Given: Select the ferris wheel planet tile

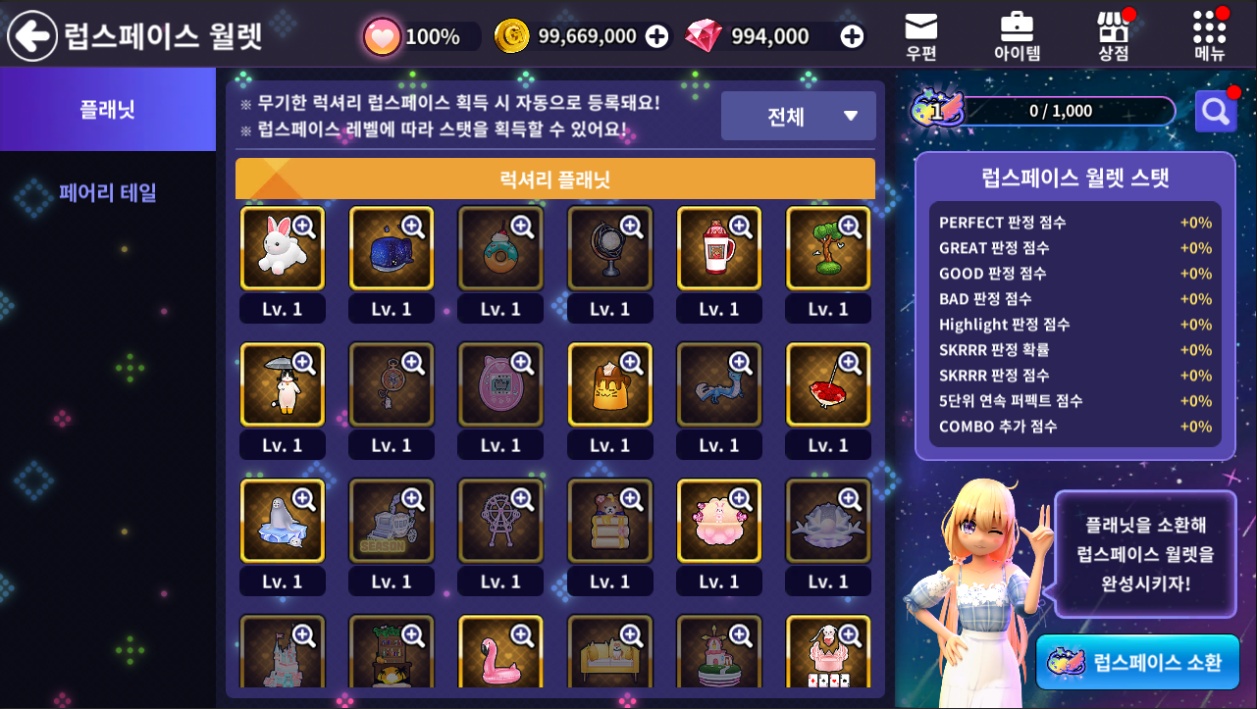Looking at the screenshot, I should click(500, 521).
